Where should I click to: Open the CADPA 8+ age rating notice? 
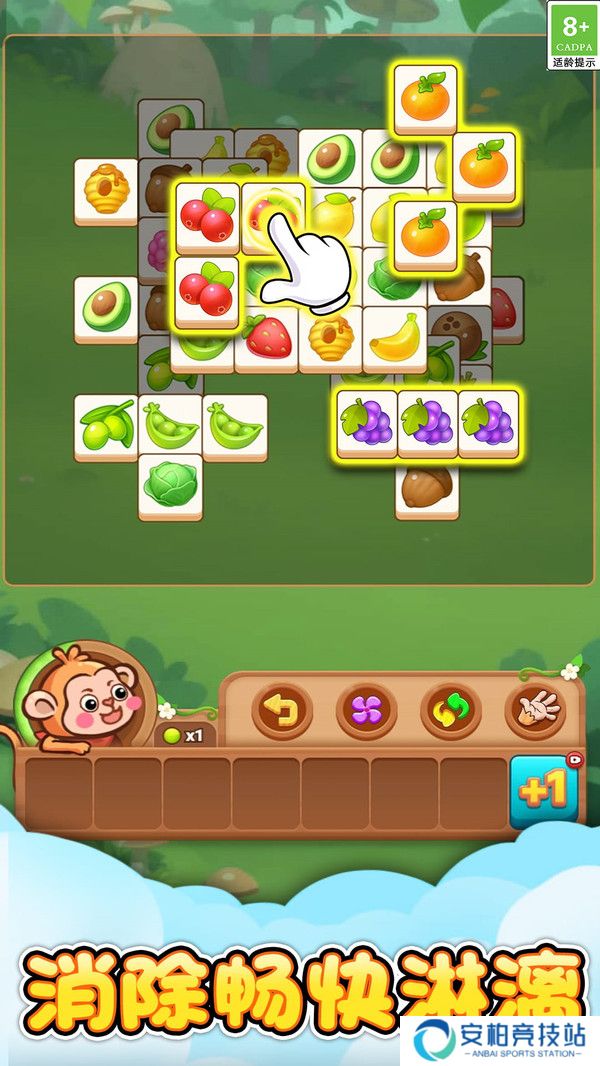(x=573, y=36)
